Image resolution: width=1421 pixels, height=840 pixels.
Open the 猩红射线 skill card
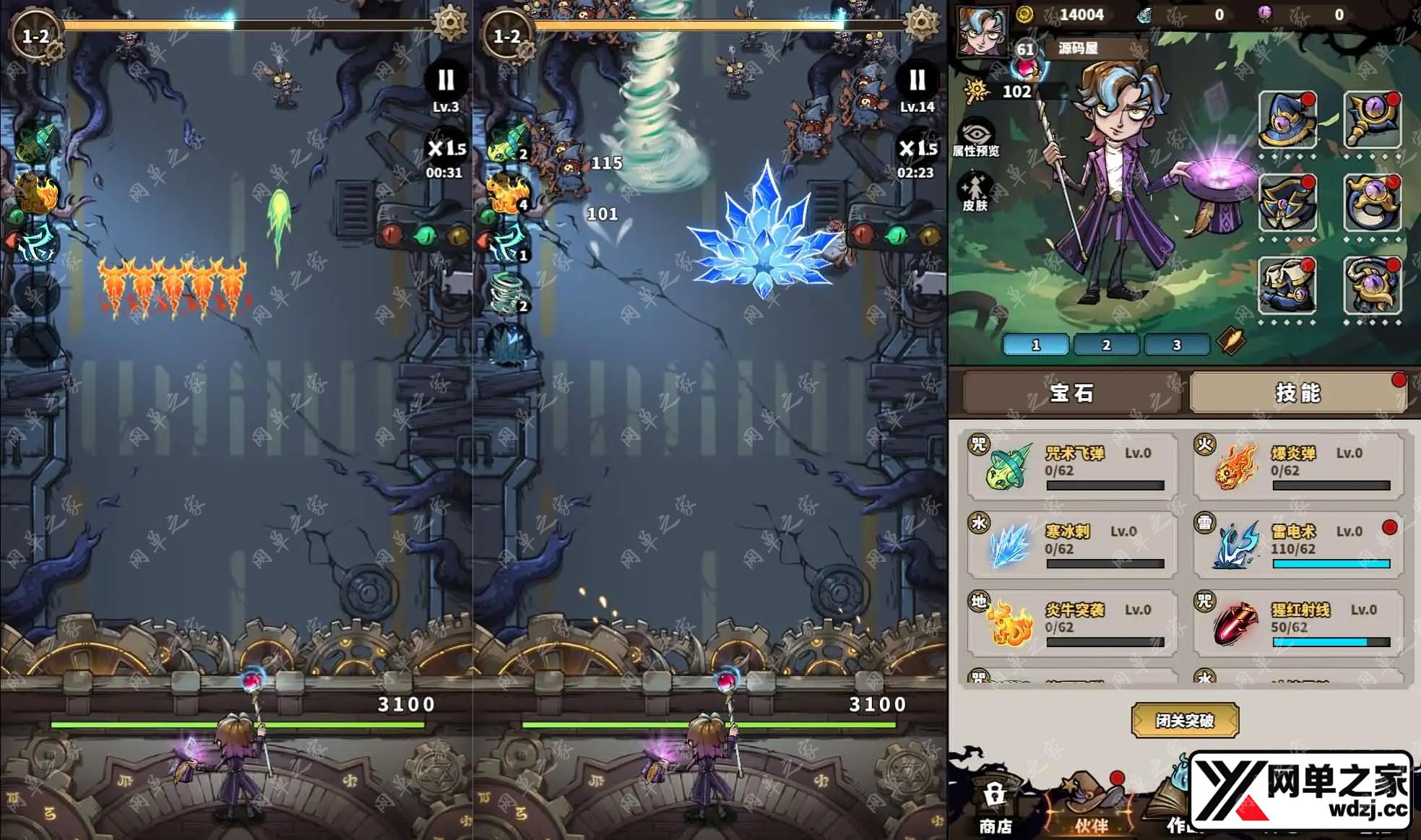tap(1297, 623)
